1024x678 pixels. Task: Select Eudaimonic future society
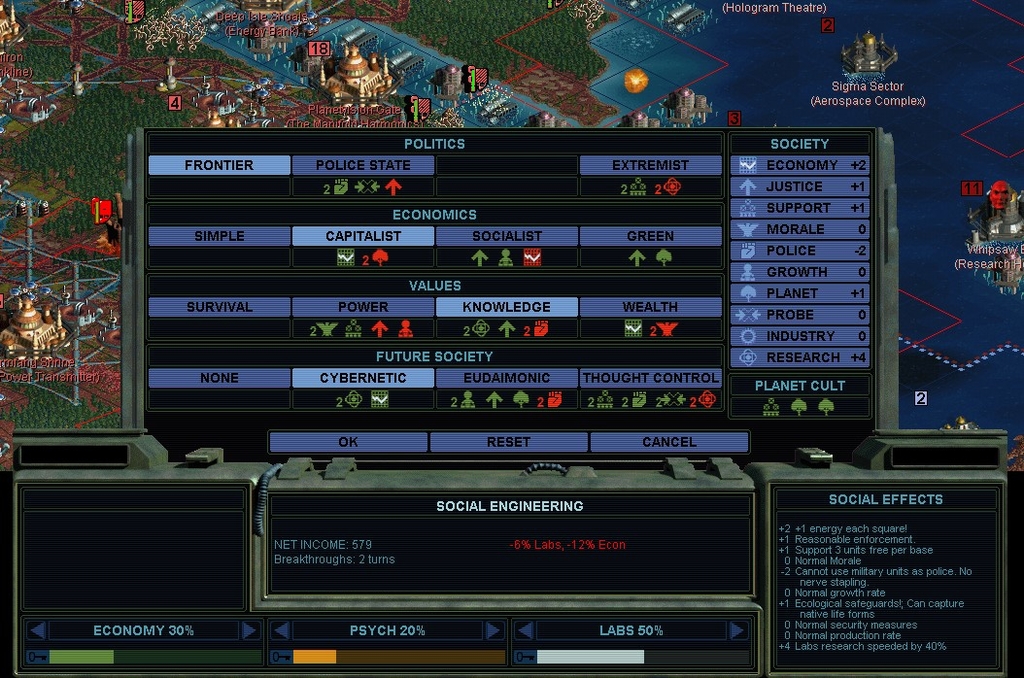click(507, 378)
